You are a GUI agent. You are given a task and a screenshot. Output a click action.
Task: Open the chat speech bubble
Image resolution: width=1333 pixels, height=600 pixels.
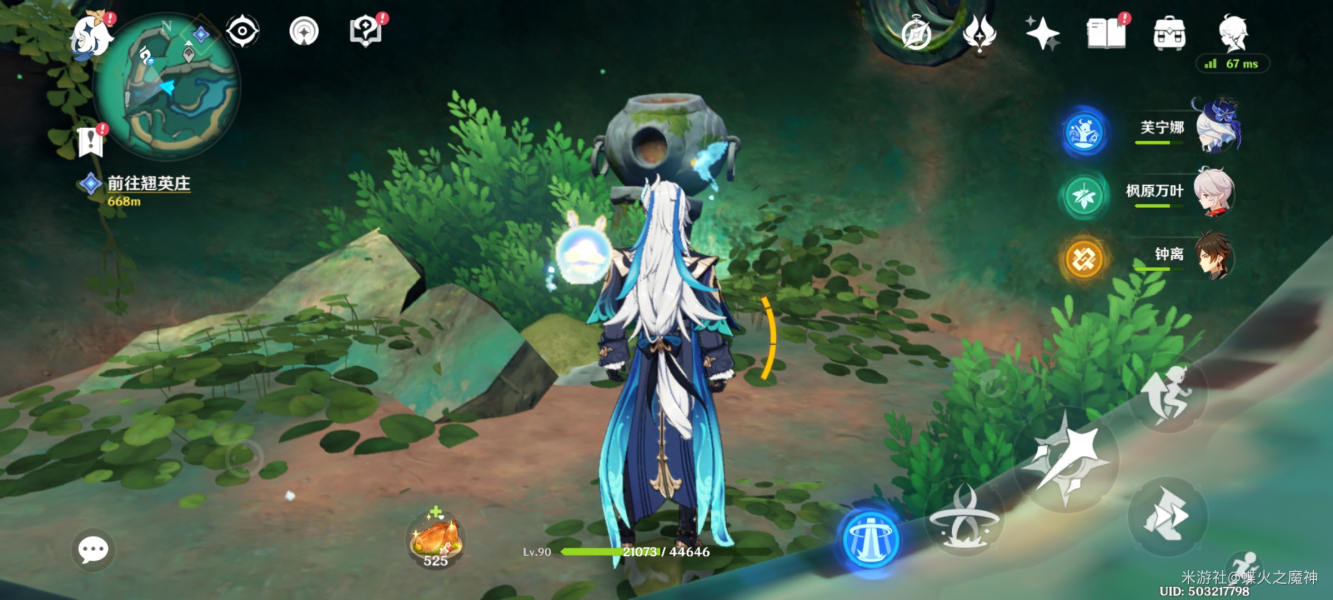click(x=94, y=549)
